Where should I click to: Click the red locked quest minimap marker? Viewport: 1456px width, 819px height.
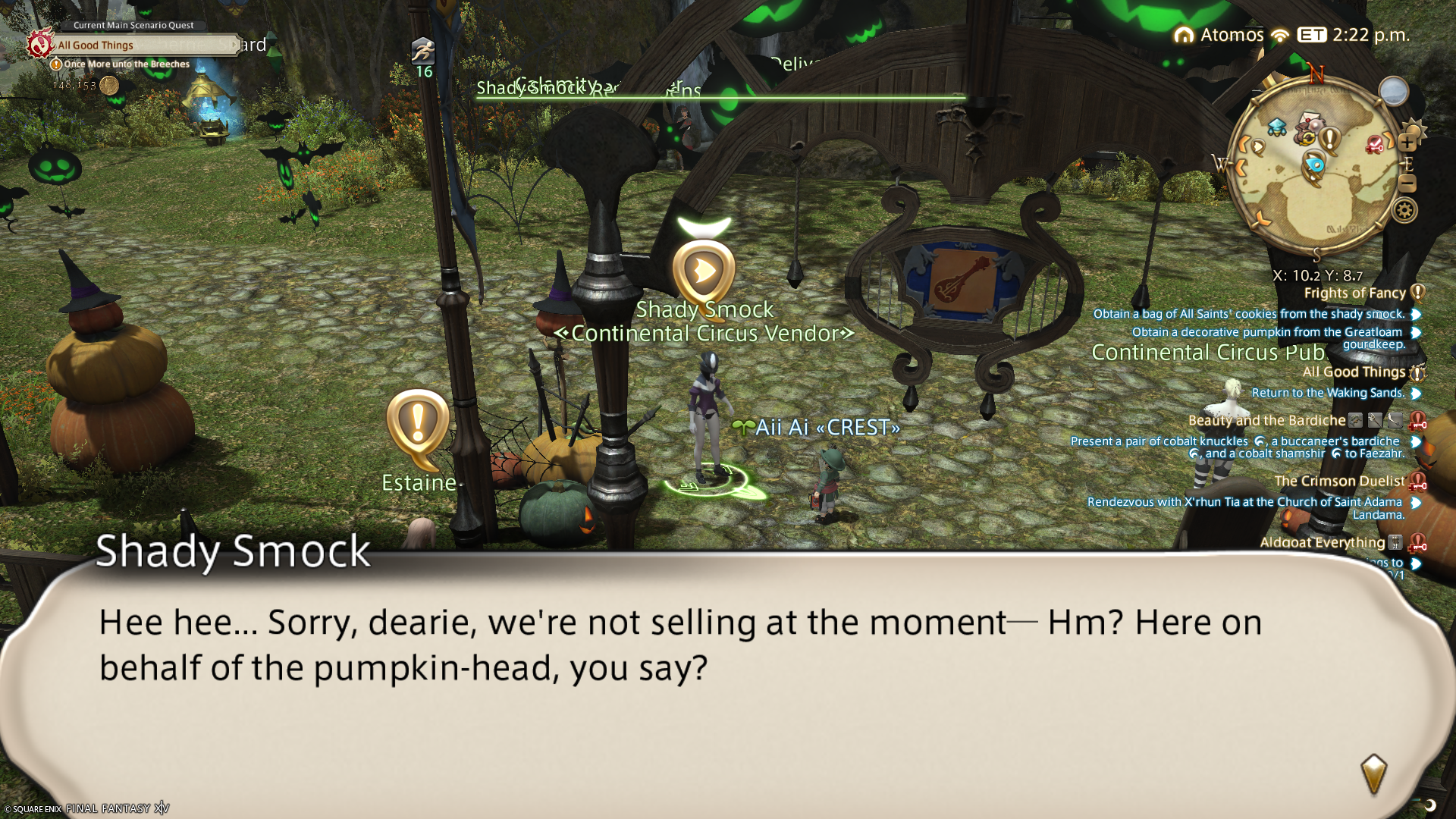(x=1375, y=144)
